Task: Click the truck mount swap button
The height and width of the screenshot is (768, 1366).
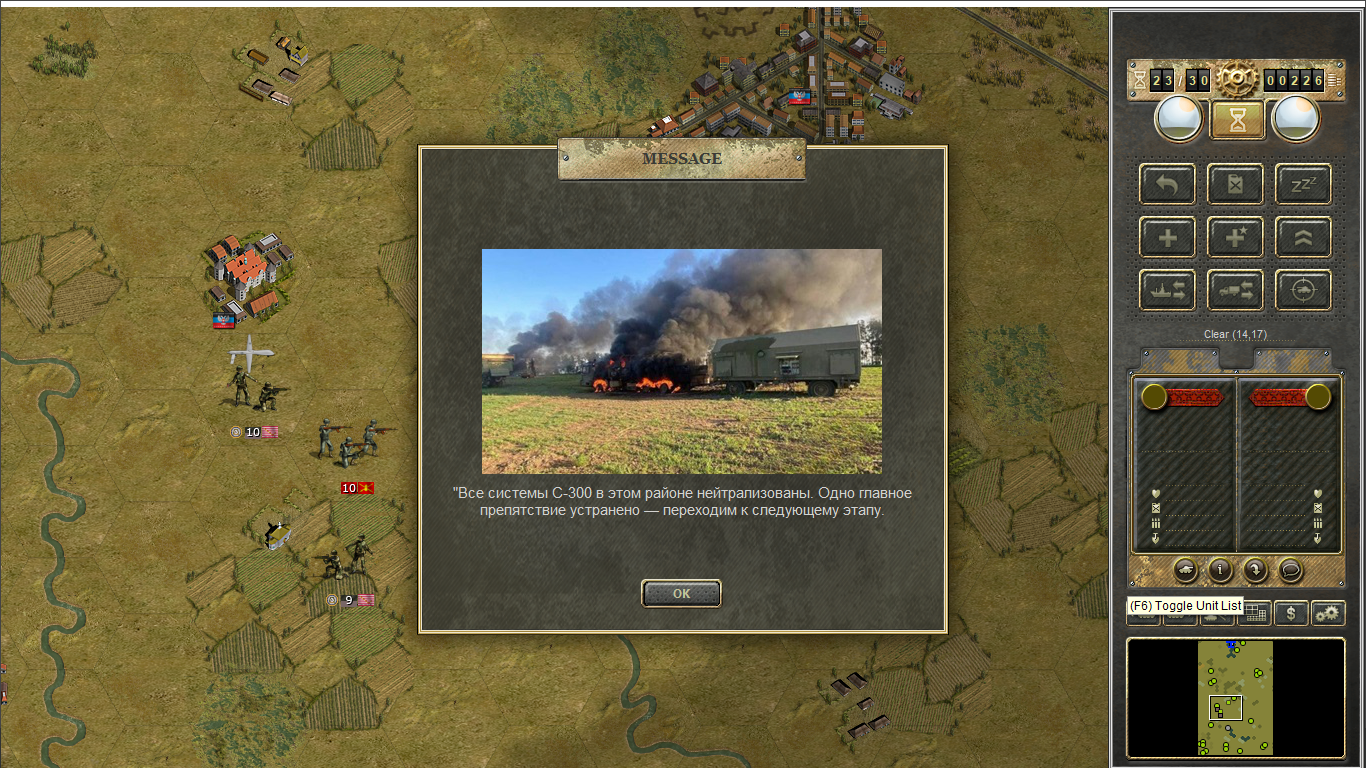Action: pyautogui.click(x=1235, y=290)
